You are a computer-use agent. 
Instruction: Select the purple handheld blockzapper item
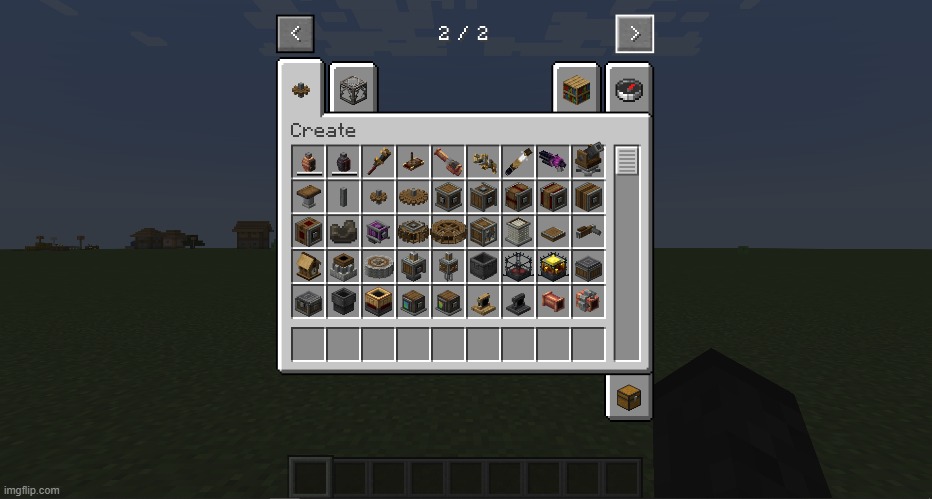point(553,161)
